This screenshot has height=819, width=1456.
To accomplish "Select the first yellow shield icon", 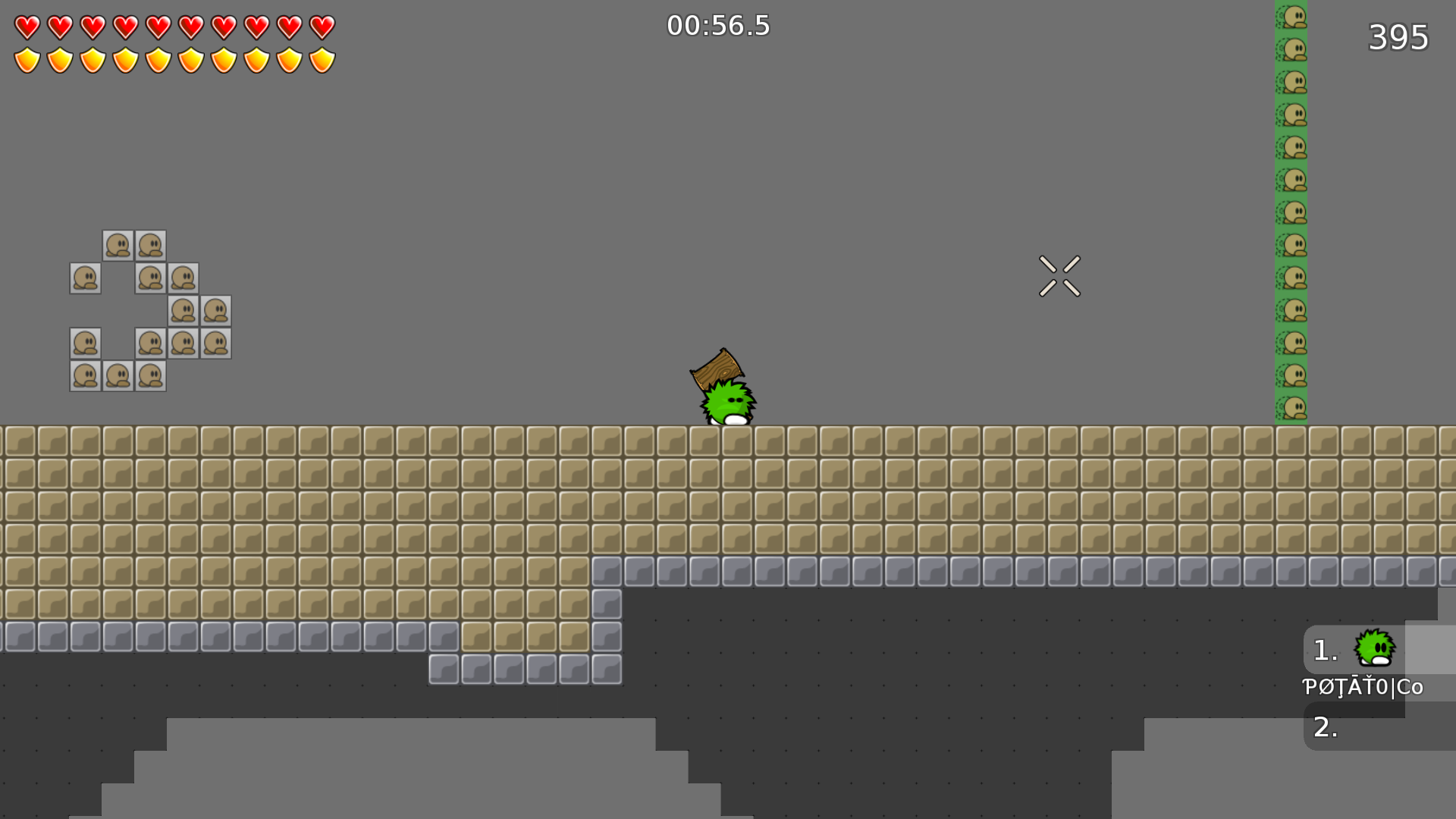I will click(28, 58).
